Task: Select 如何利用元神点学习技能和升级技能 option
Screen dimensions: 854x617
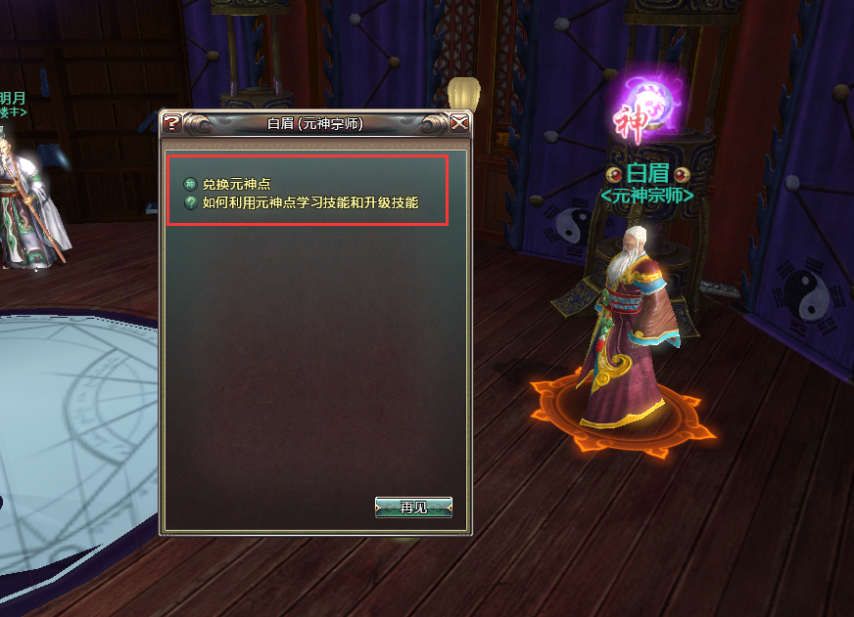Action: [x=309, y=203]
